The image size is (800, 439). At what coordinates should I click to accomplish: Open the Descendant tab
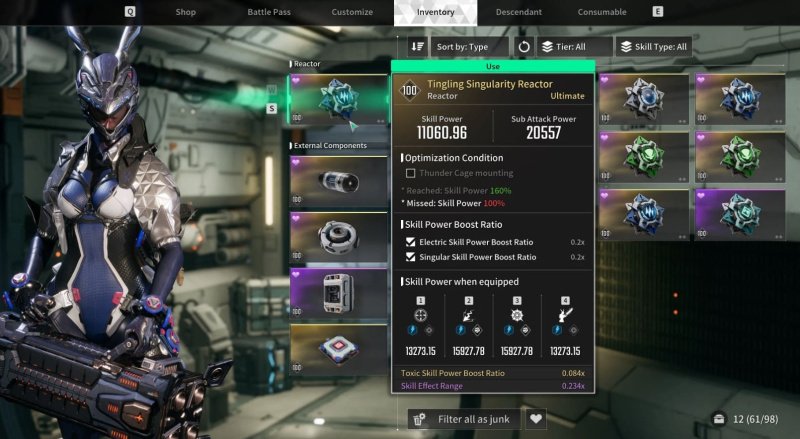pyautogui.click(x=518, y=12)
